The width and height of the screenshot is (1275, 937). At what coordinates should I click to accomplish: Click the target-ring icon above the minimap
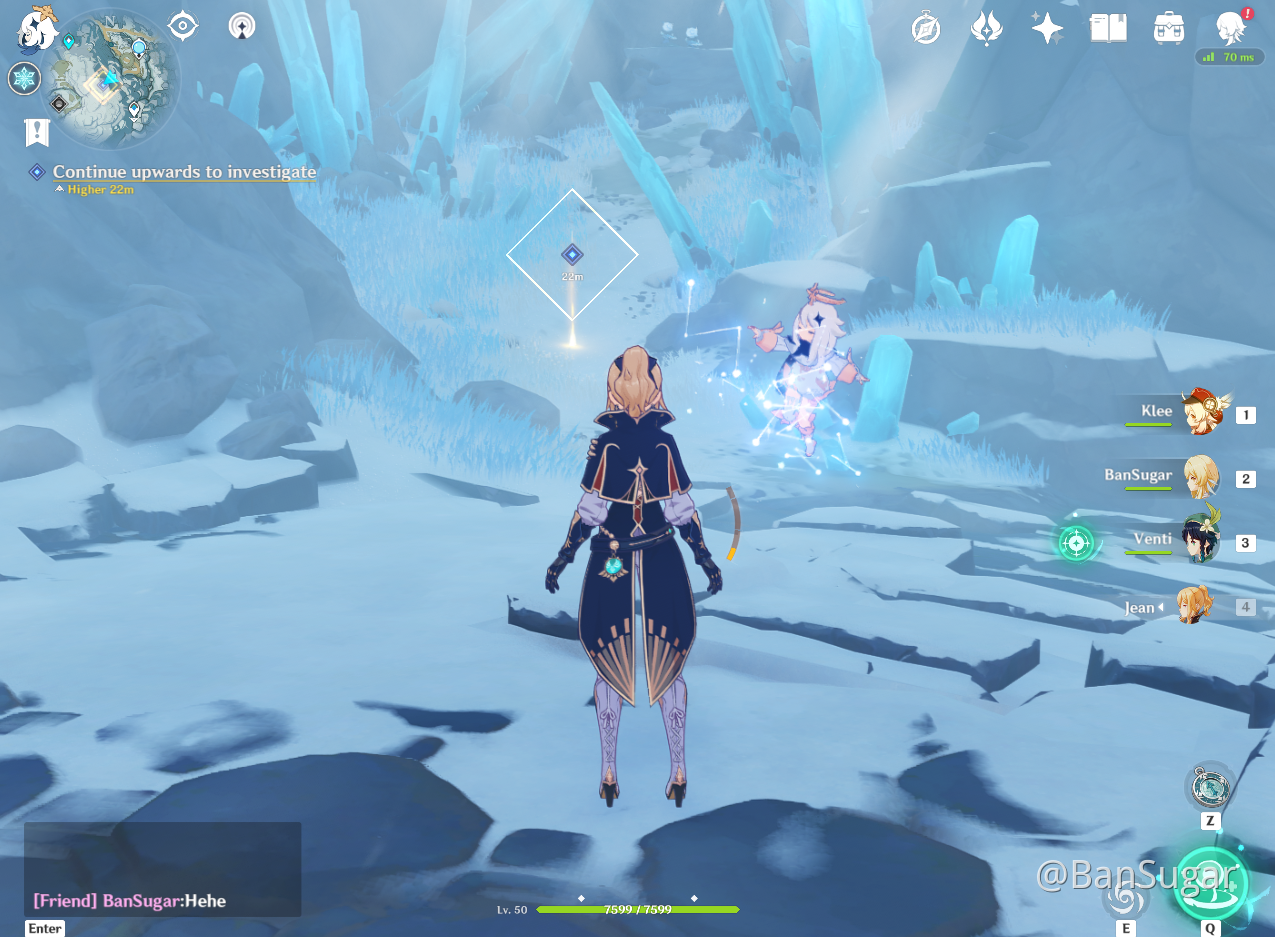(x=183, y=25)
